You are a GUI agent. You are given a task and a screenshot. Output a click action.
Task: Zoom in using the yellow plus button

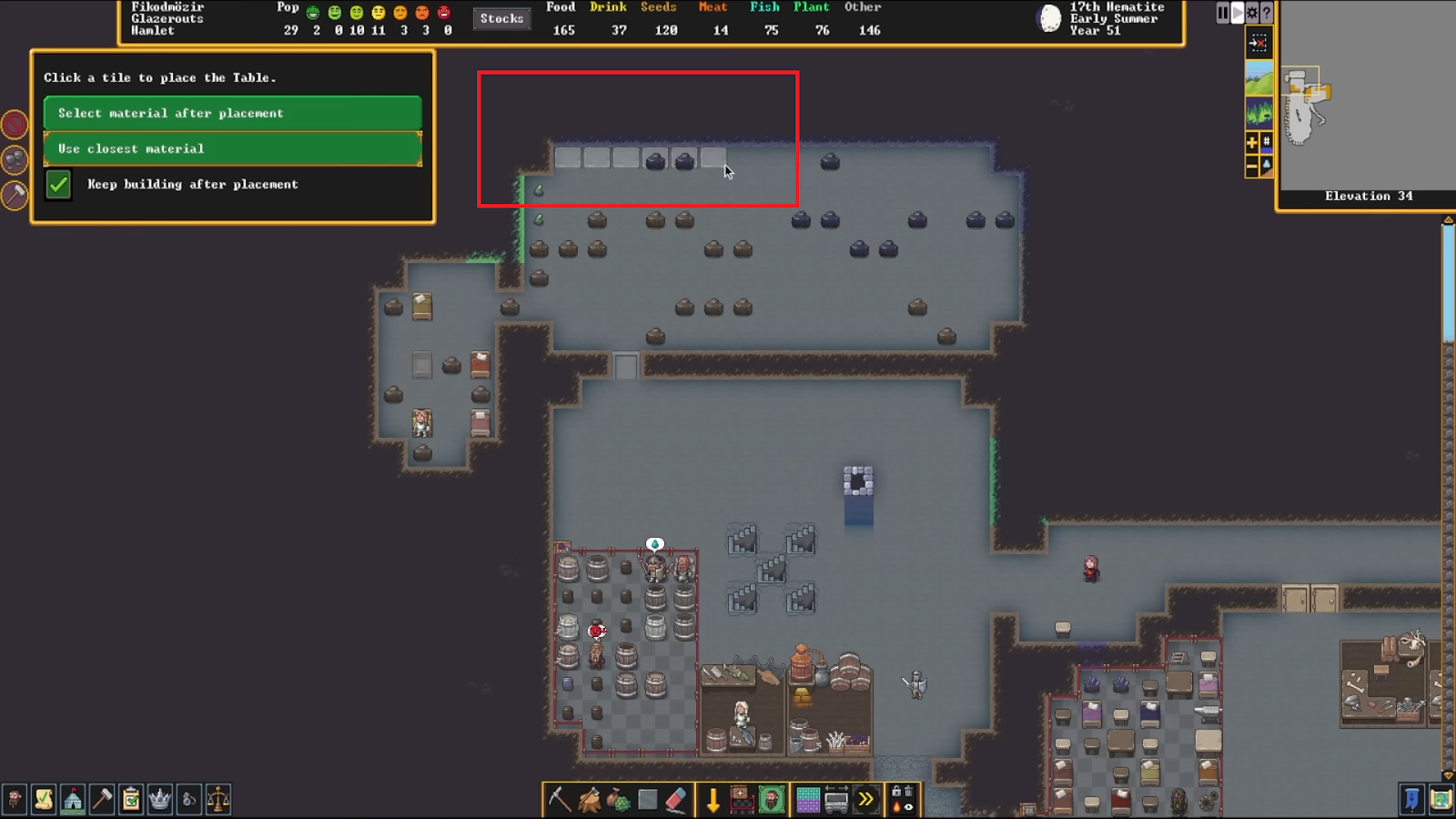pos(1252,142)
